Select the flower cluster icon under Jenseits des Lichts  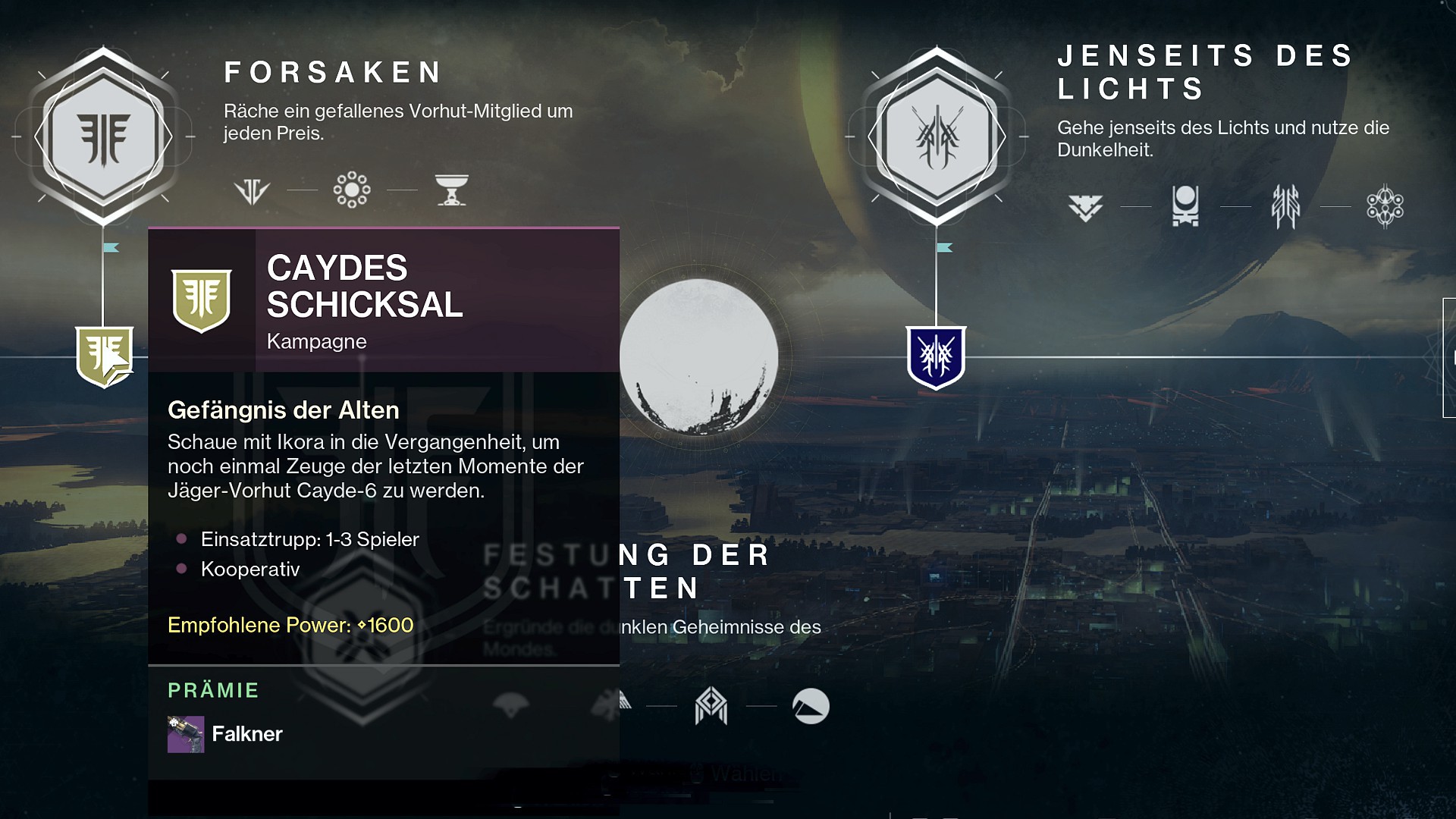coord(1385,206)
